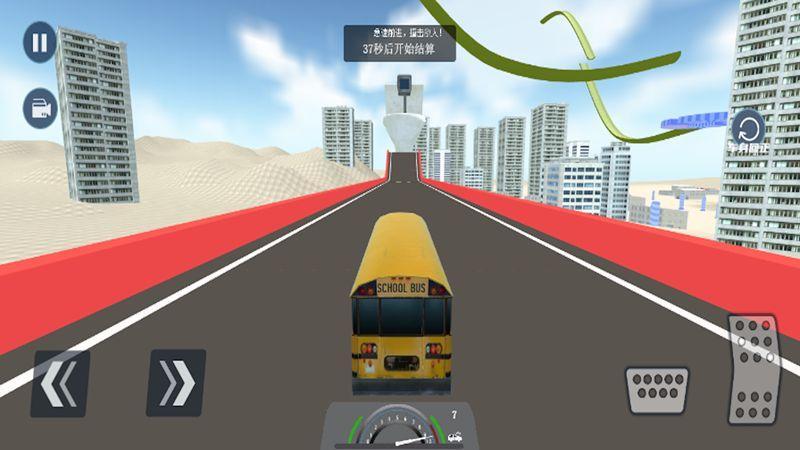
Task: Reset the vehicle with the circular arrow icon
Action: click(748, 127)
